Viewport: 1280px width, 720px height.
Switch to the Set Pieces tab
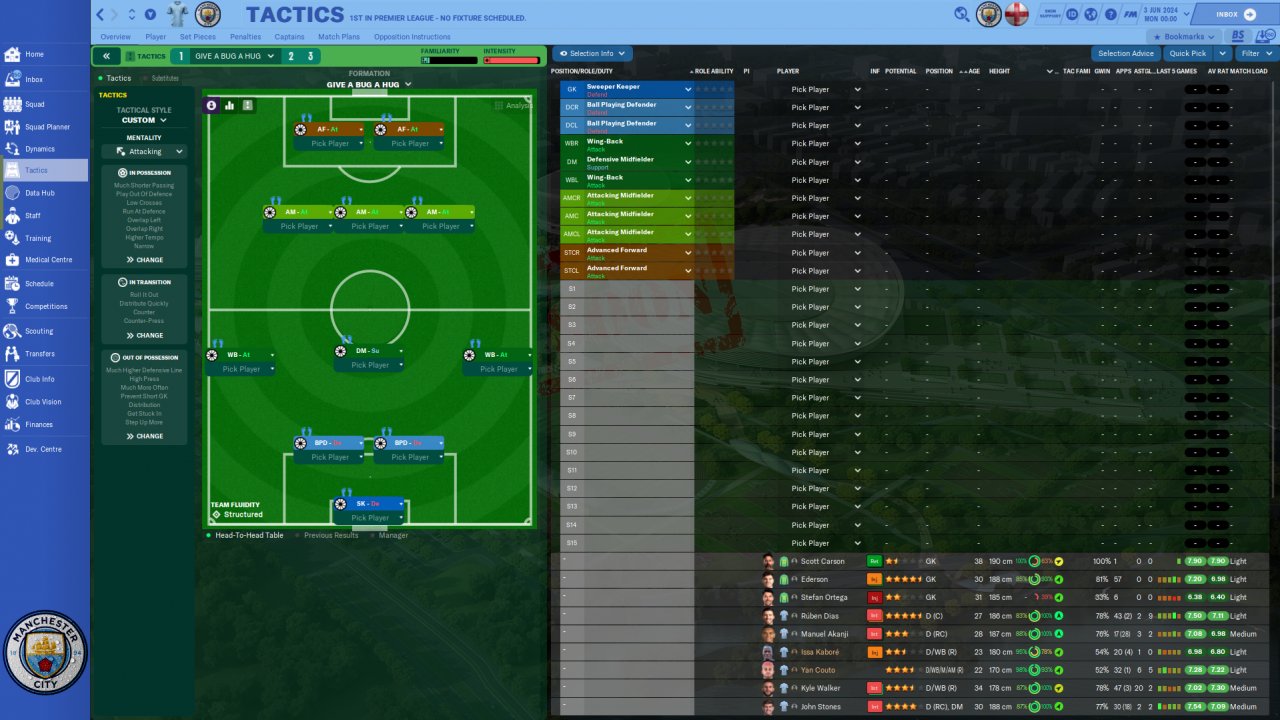coord(197,37)
